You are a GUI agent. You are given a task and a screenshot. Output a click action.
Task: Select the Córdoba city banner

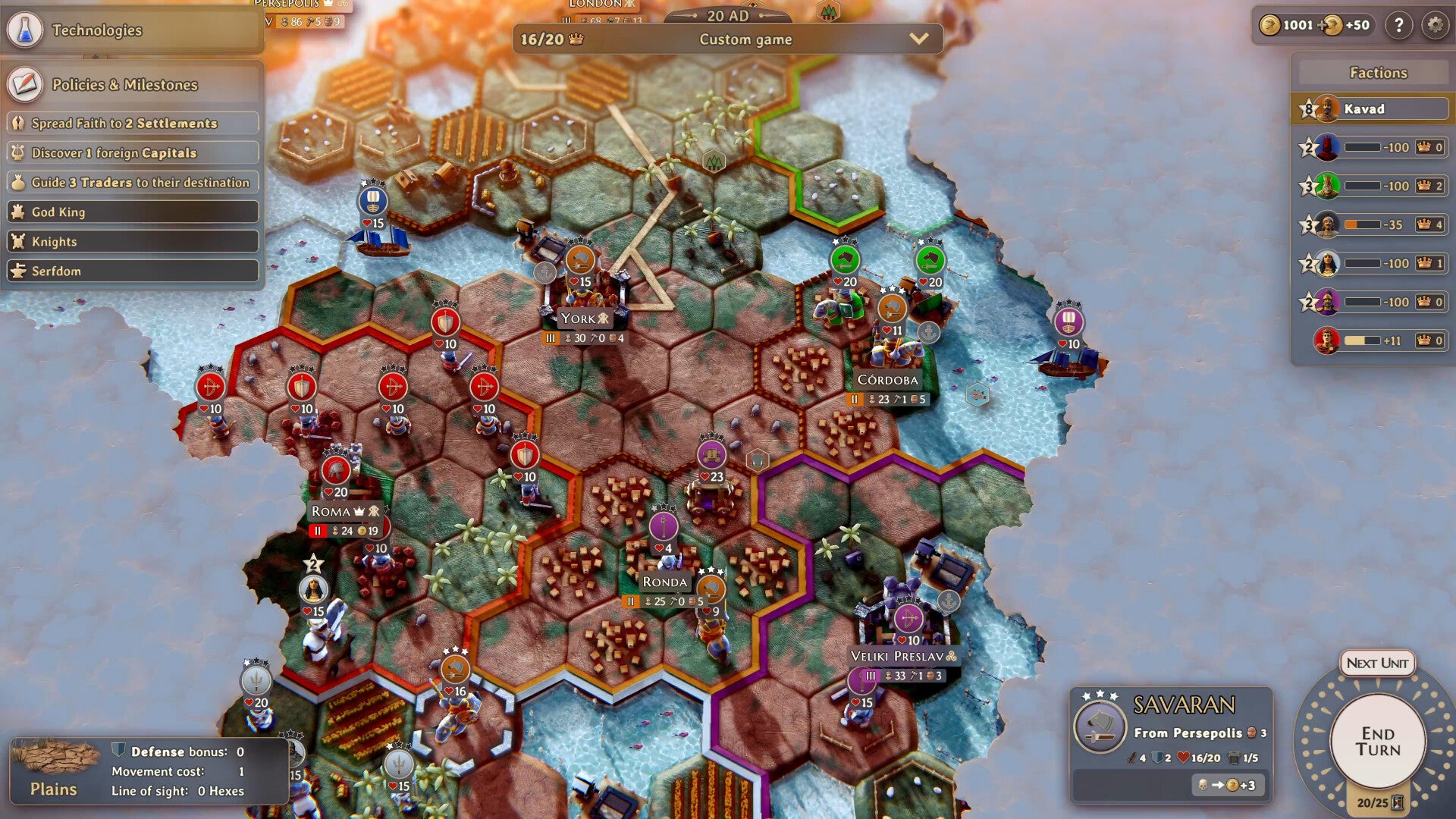pos(887,380)
